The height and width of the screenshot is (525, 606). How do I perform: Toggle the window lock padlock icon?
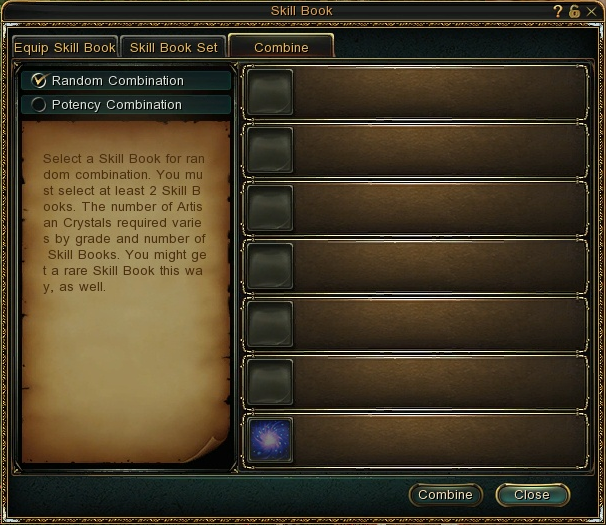[x=574, y=11]
